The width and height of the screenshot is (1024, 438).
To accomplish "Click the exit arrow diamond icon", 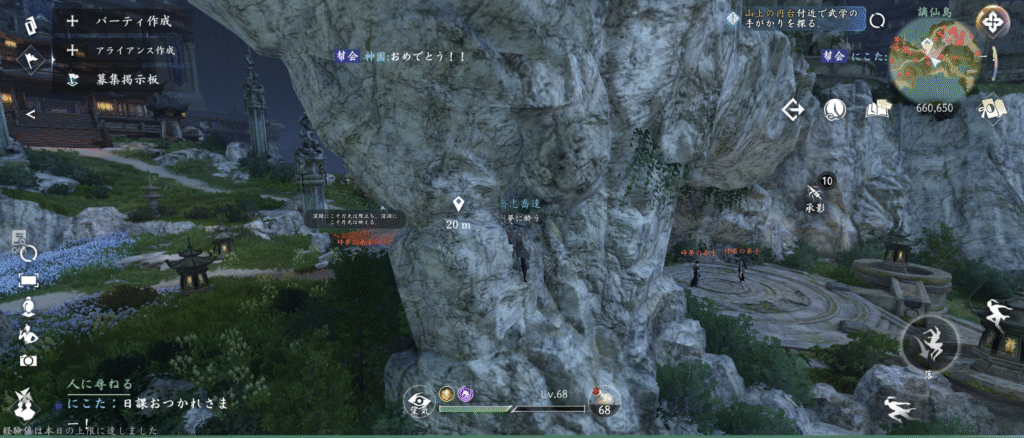I will 795,109.
